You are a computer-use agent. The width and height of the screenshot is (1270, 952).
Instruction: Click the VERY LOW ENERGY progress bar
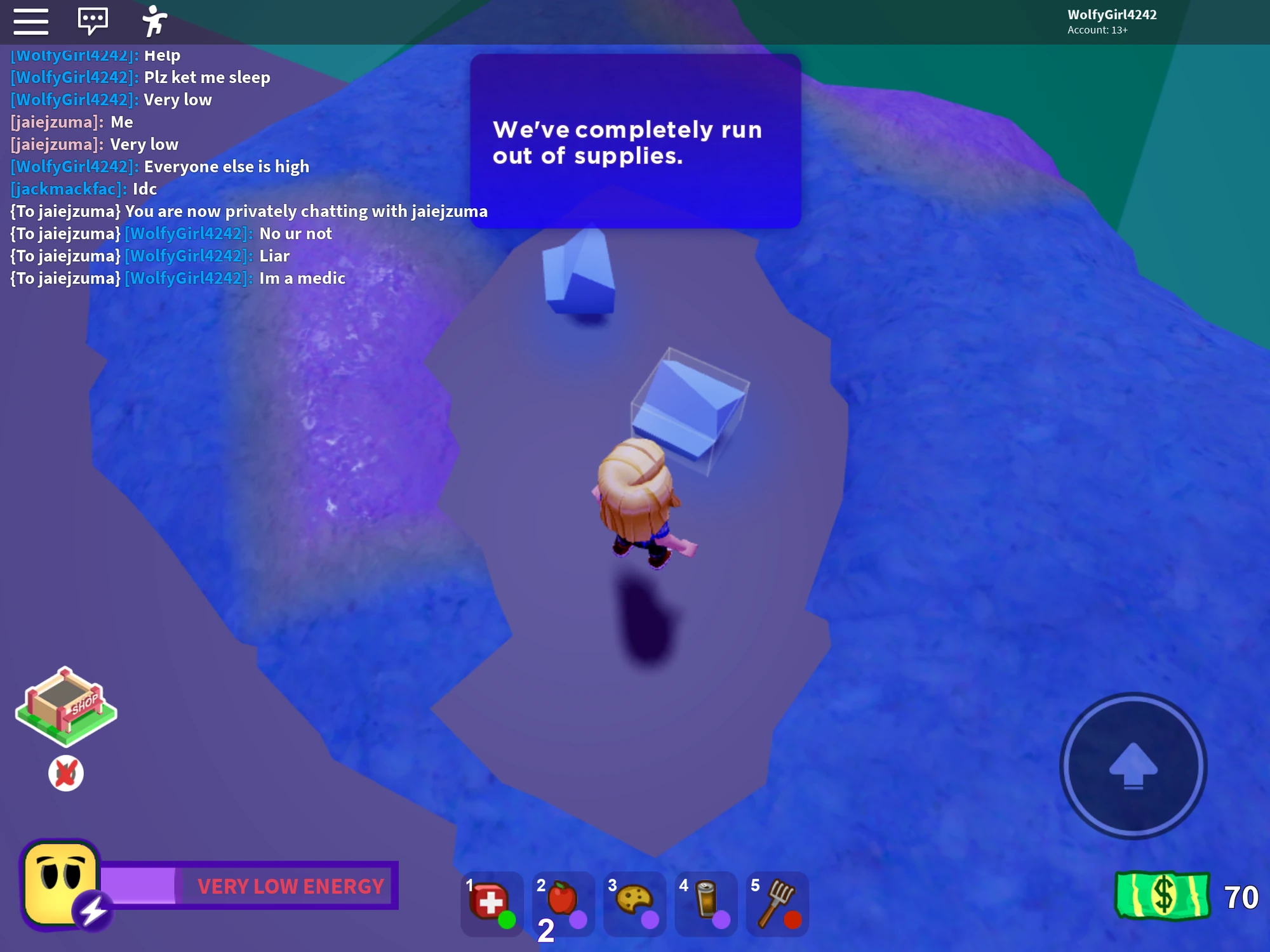click(x=254, y=884)
